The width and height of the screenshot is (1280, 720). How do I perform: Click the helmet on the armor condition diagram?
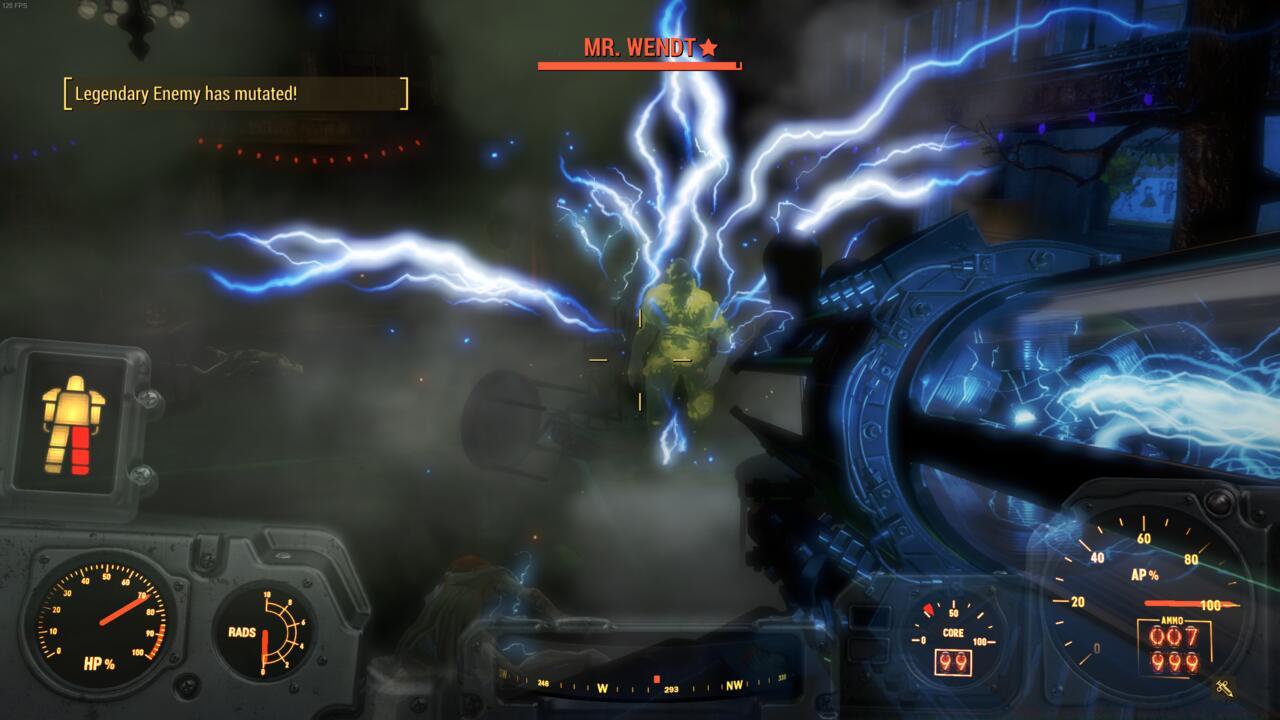point(74,382)
